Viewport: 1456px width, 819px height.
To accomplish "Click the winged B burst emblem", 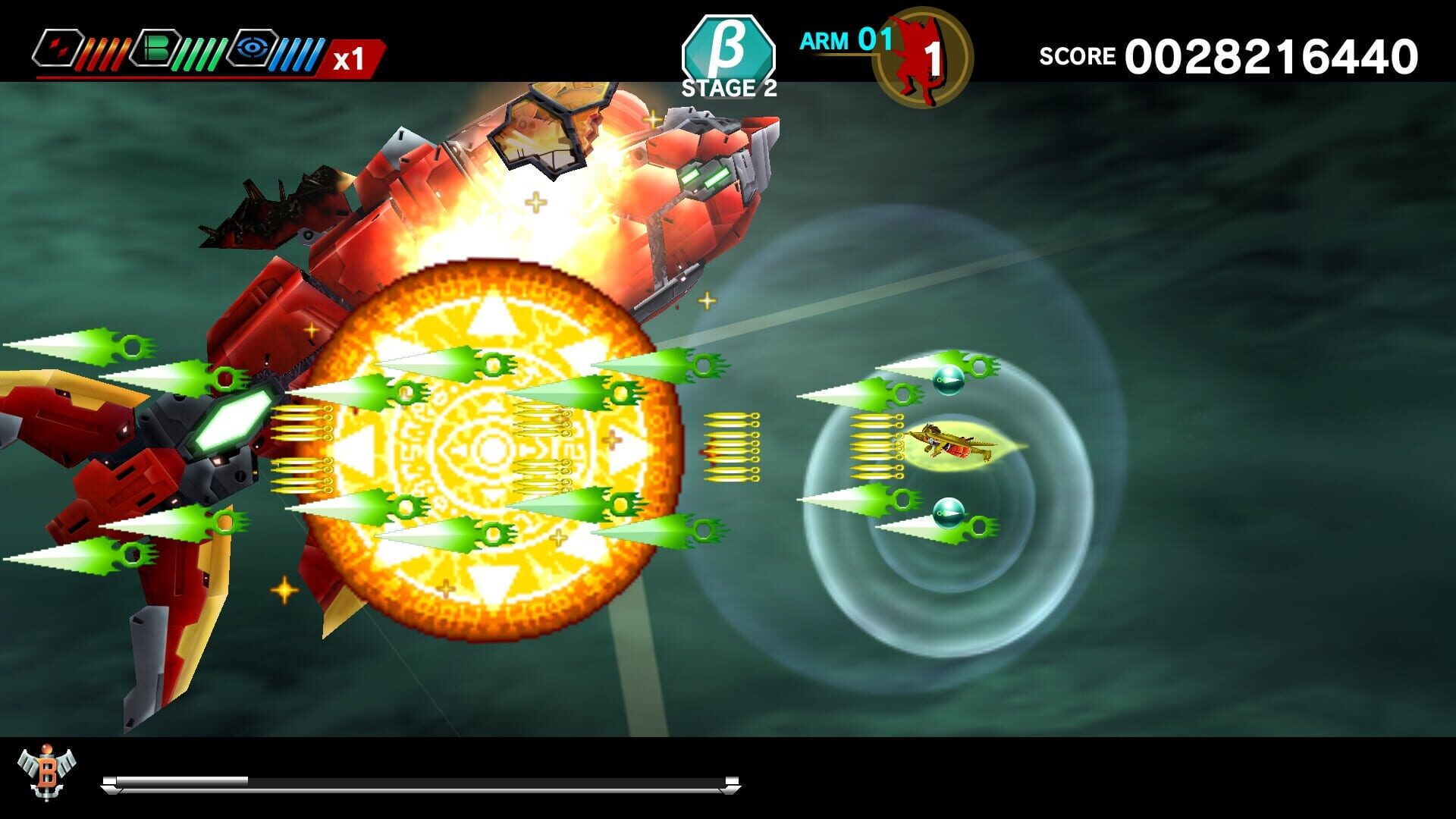I will (47, 773).
